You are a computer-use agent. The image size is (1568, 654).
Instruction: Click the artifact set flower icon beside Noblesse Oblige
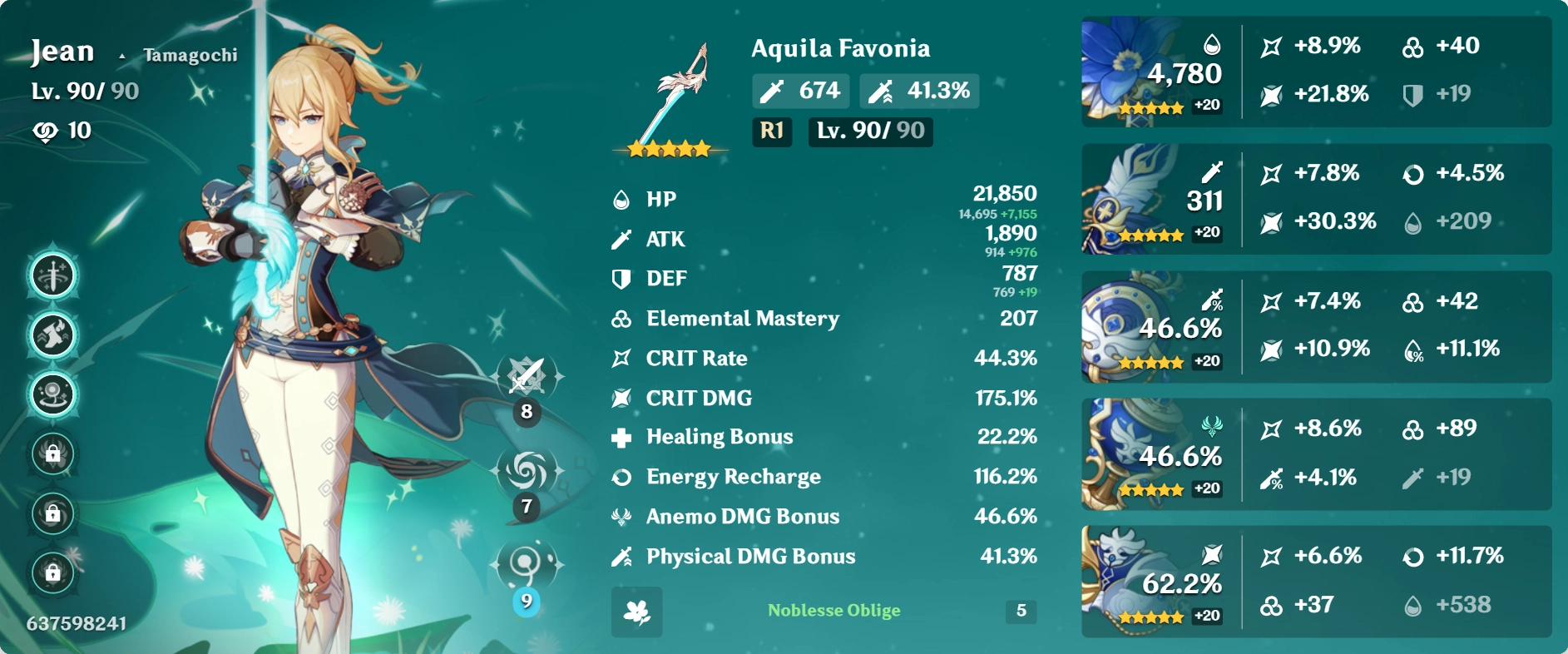click(x=637, y=612)
